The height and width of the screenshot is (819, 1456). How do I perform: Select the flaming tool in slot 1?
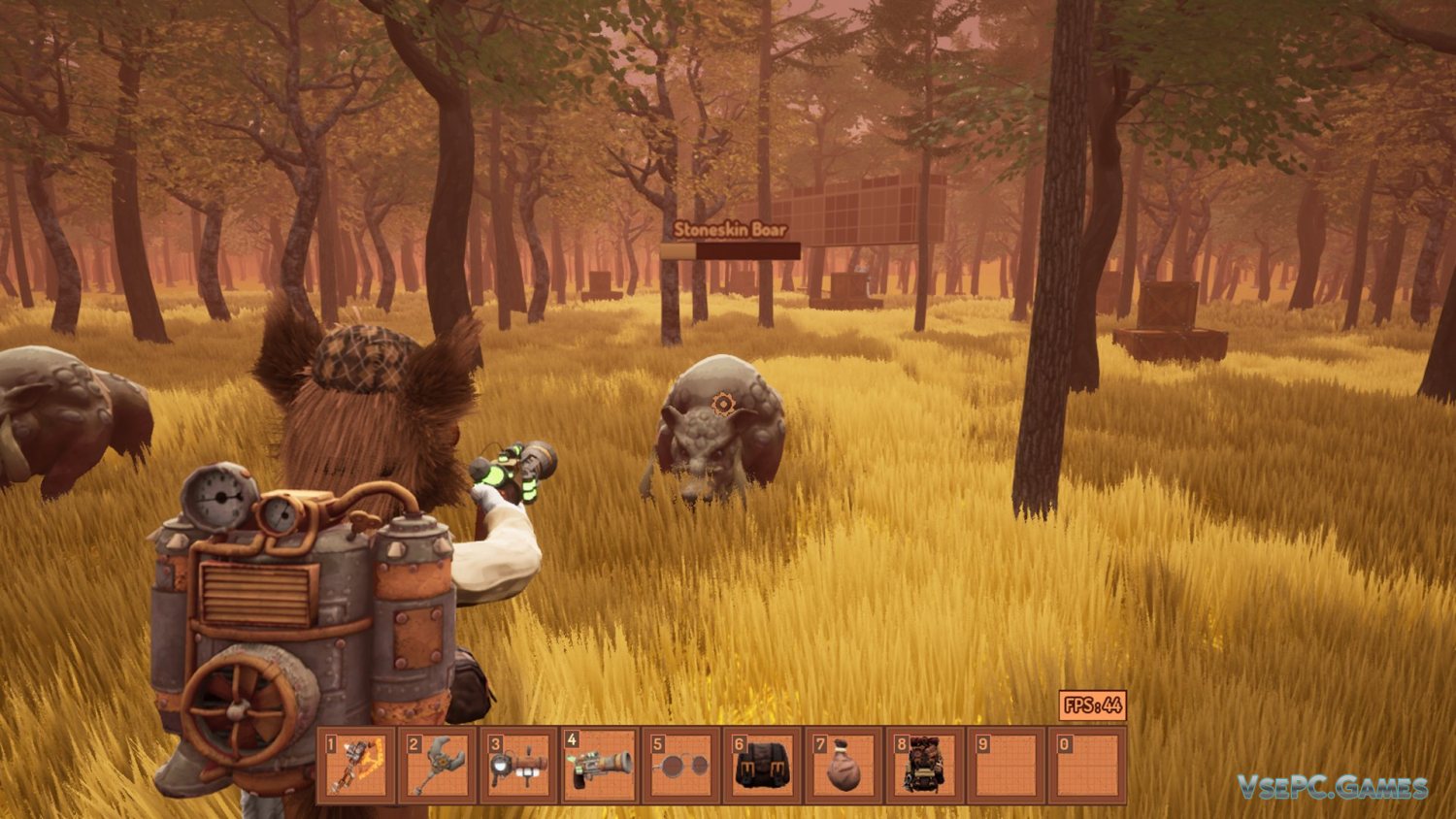click(x=357, y=765)
